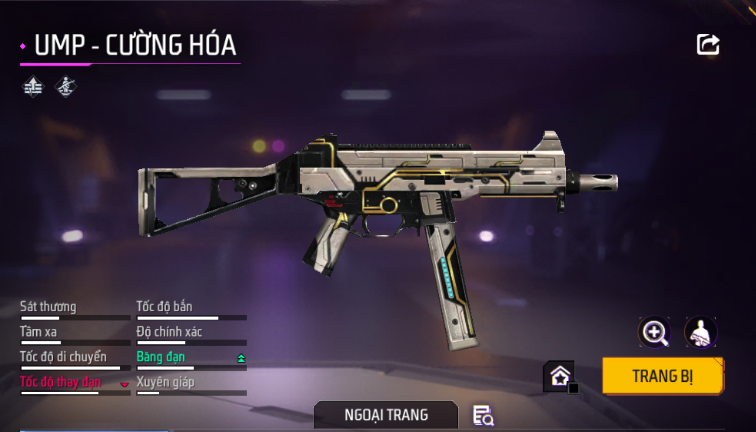
Task: Share the weapon via the share icon
Action: pos(708,44)
